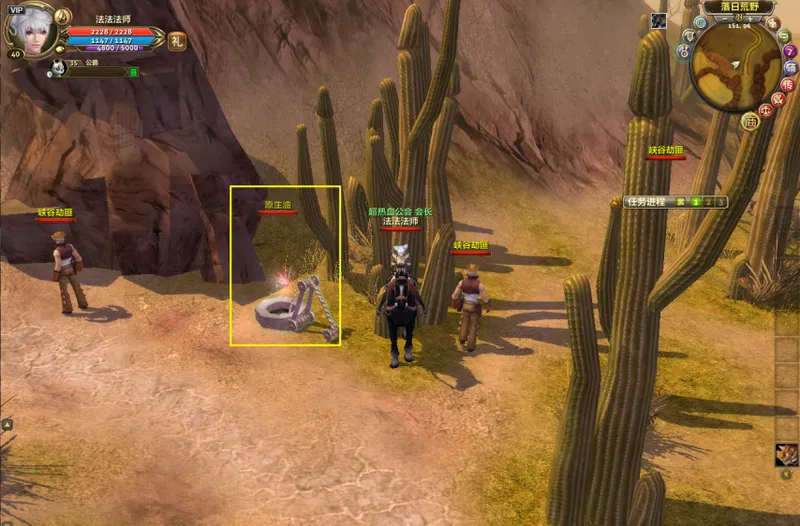This screenshot has width=800, height=526.
Task: Activate the skill icon in the side bar
Action: click(x=787, y=455)
